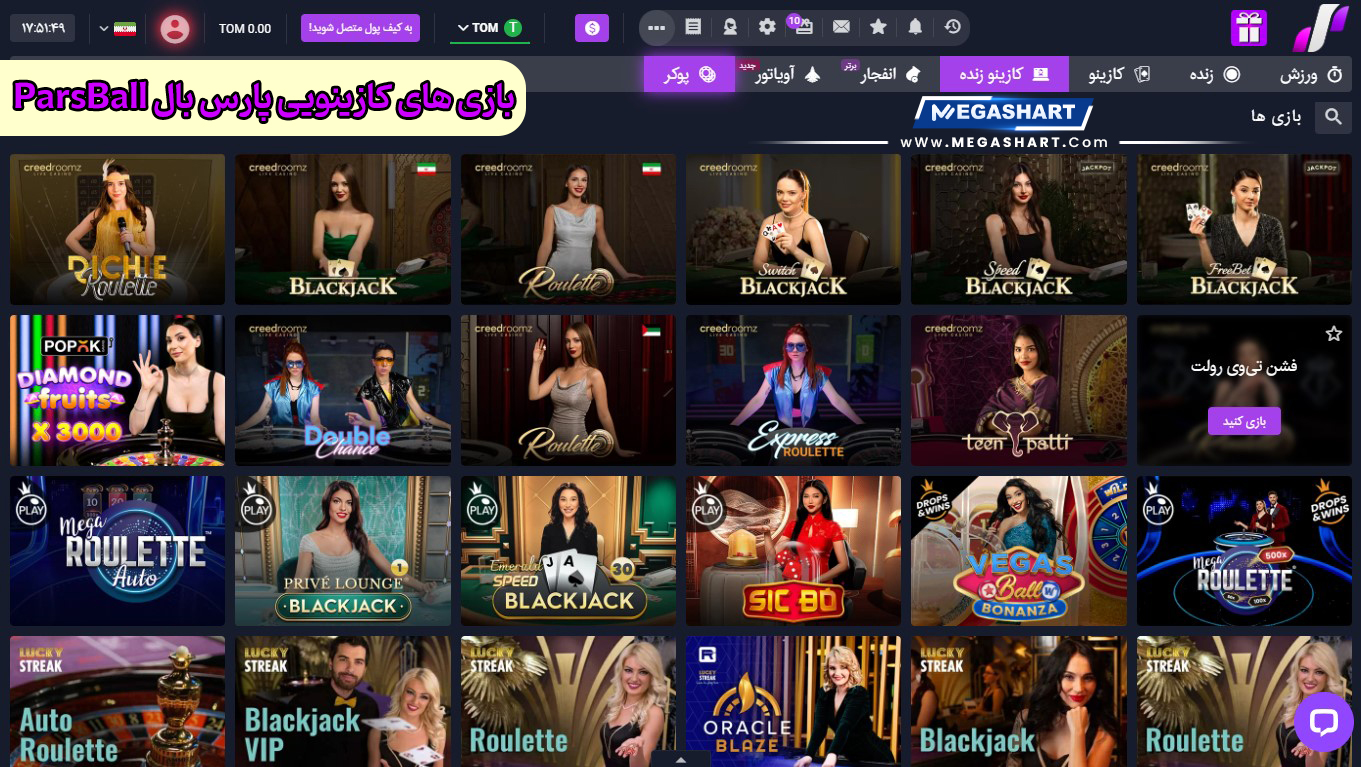
Task: Open the TOM currency dropdown
Action: (x=490, y=28)
